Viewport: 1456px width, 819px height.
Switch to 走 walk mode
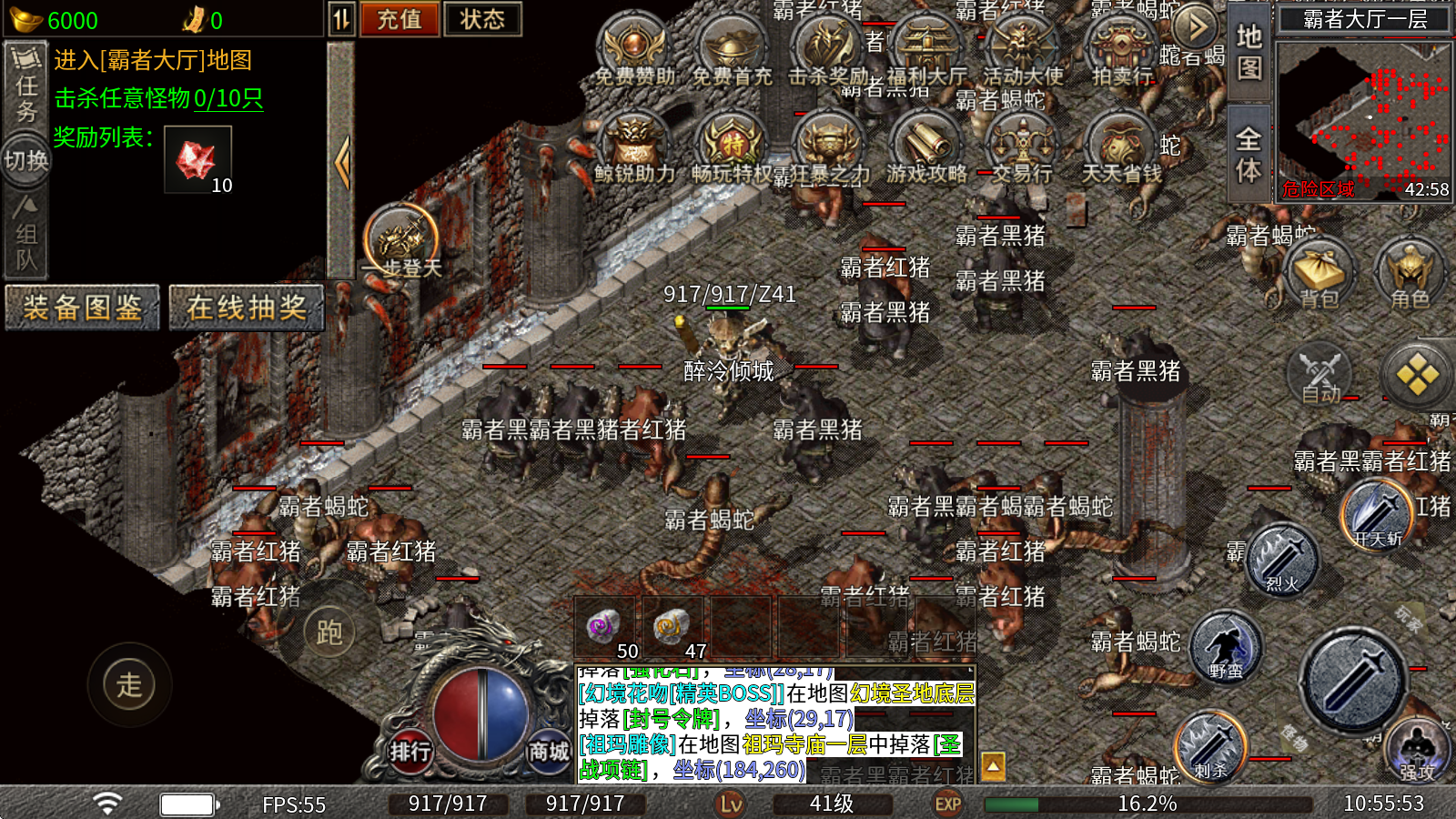click(x=129, y=684)
